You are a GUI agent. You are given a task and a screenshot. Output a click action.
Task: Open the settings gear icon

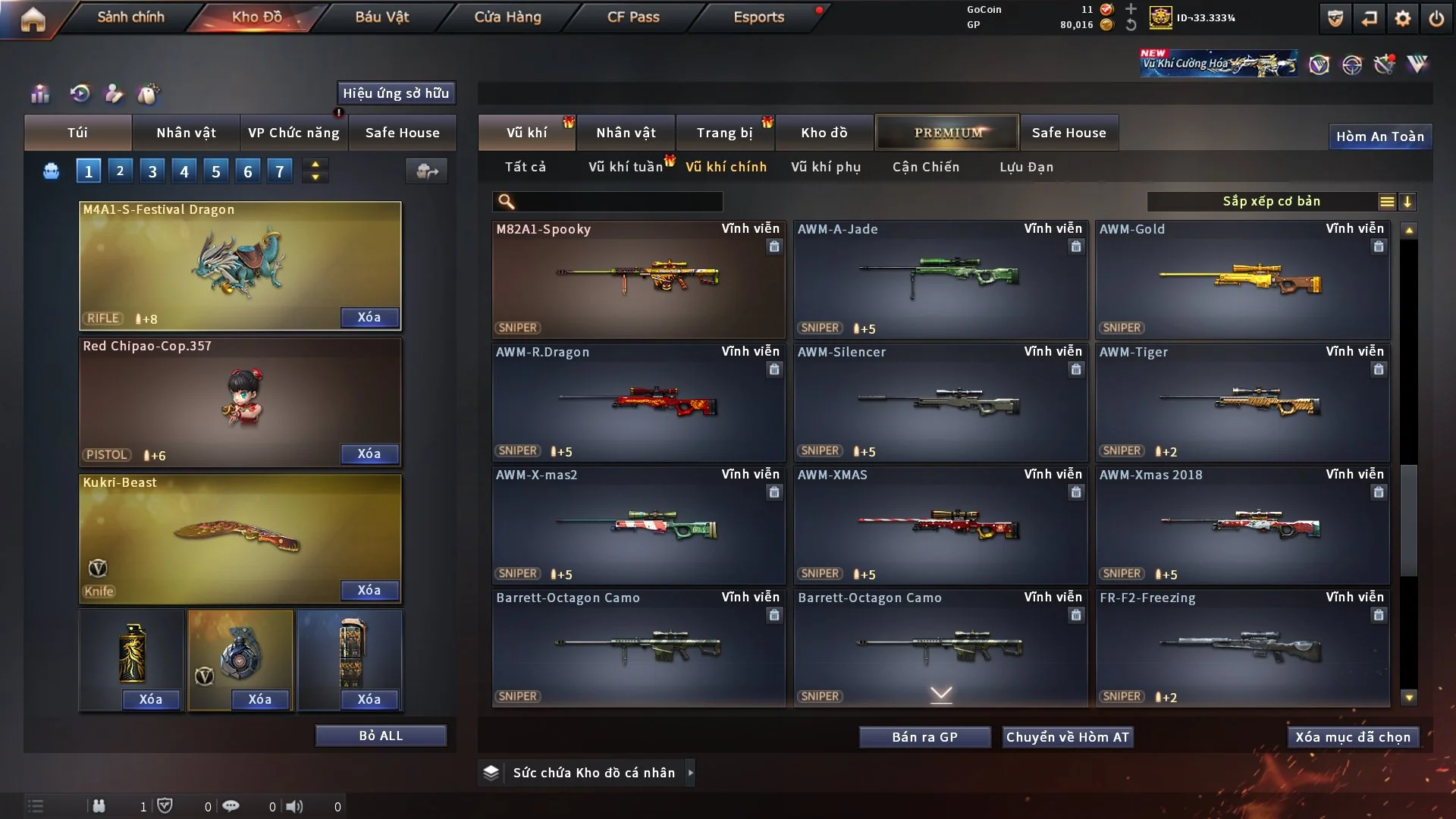coord(1402,18)
